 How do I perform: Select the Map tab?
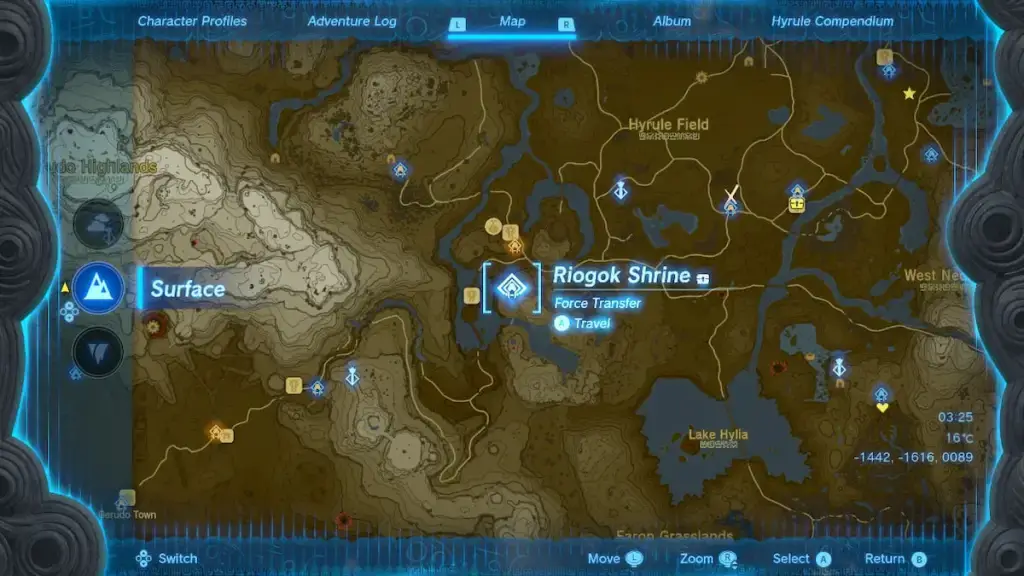point(512,21)
